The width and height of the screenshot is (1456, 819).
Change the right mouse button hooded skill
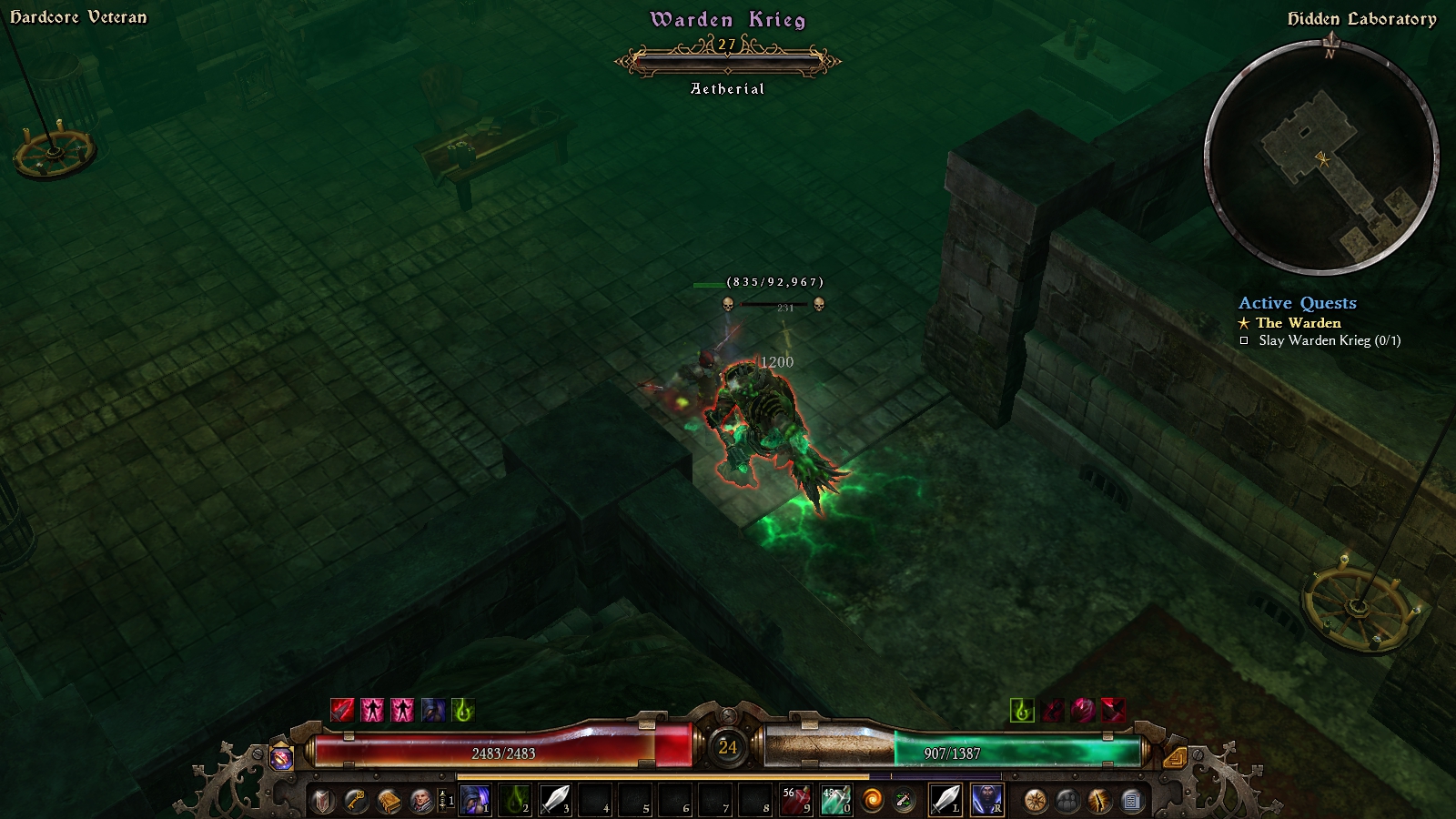[x=986, y=800]
